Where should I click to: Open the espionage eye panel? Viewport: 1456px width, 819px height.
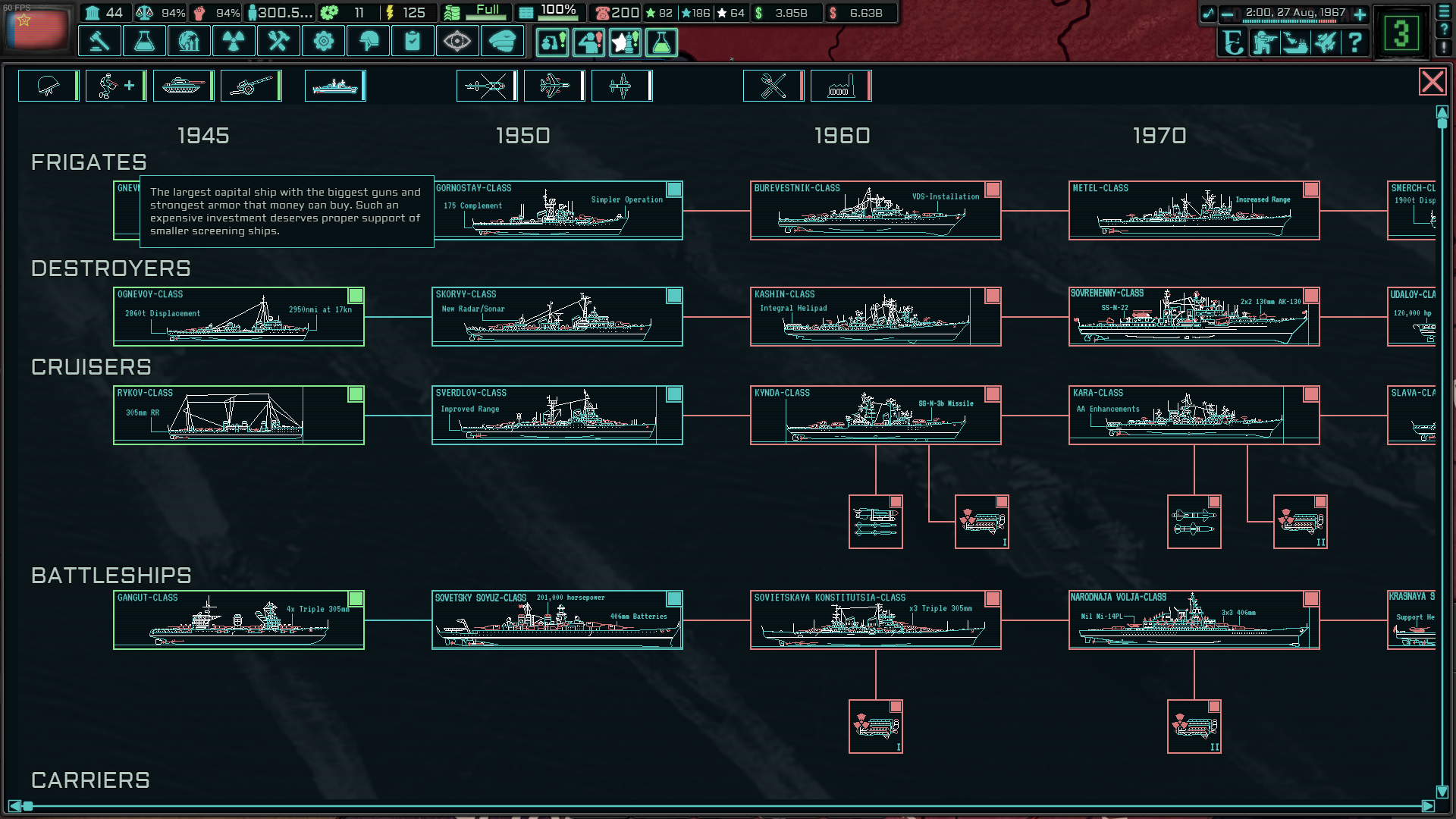pos(458,42)
